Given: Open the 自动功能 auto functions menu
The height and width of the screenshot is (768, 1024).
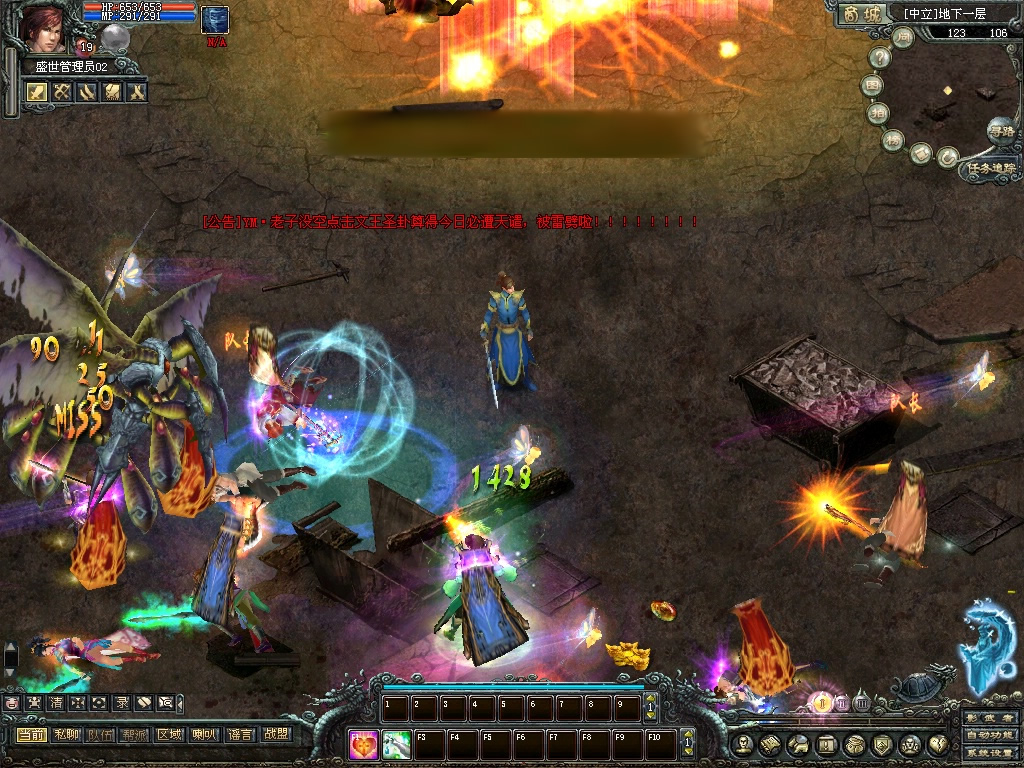Looking at the screenshot, I should coord(990,736).
